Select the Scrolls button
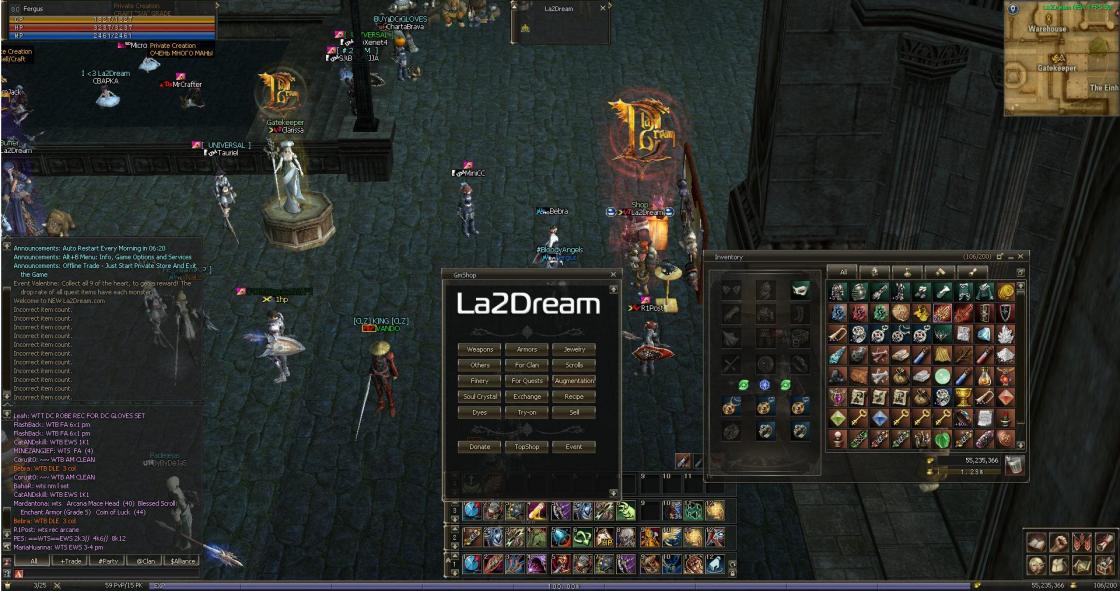The width and height of the screenshot is (1120, 591). pyautogui.click(x=574, y=365)
